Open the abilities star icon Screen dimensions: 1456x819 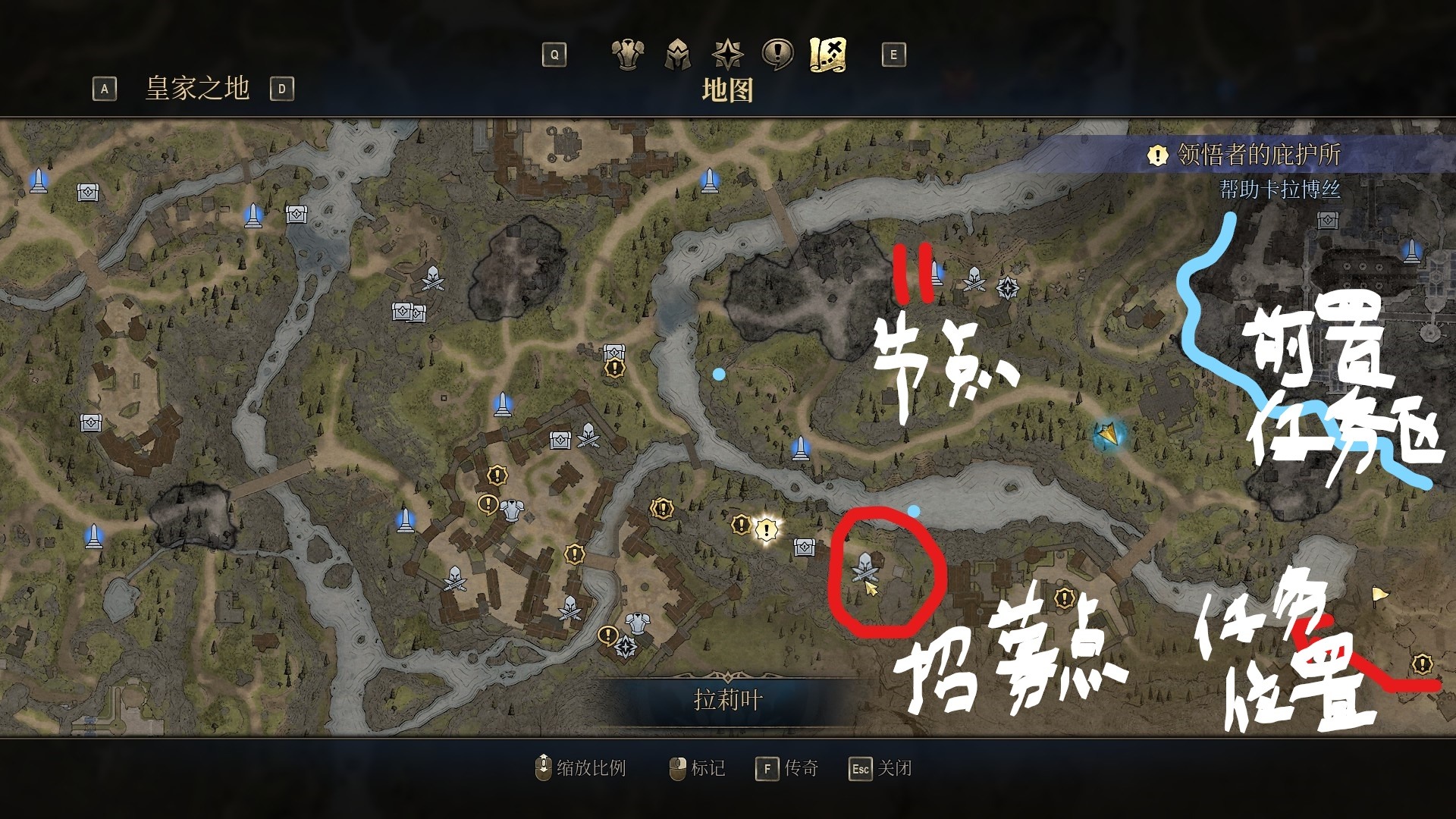click(x=727, y=53)
